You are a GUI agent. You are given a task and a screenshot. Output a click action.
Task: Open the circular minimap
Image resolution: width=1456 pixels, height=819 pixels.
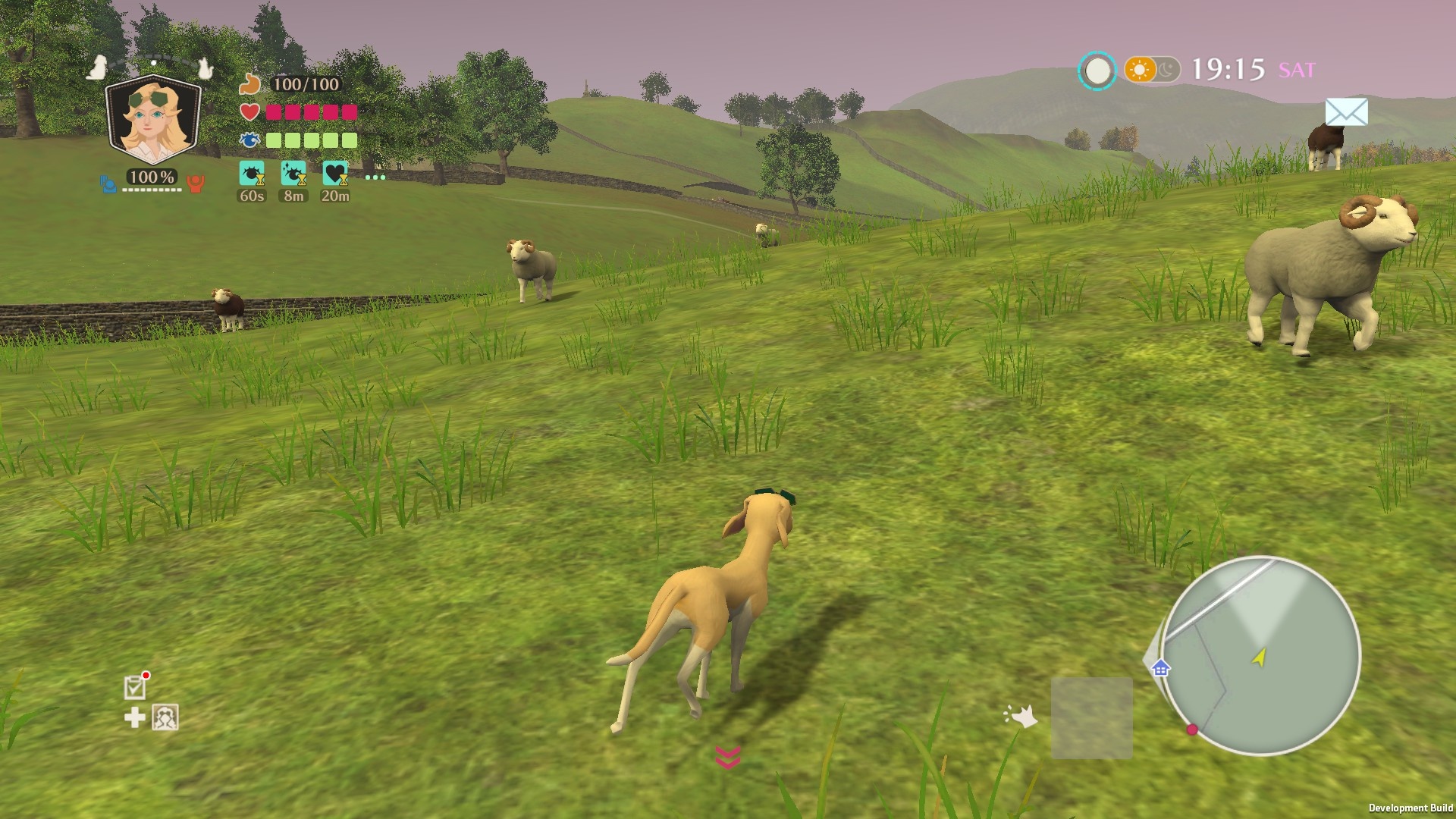click(1261, 656)
